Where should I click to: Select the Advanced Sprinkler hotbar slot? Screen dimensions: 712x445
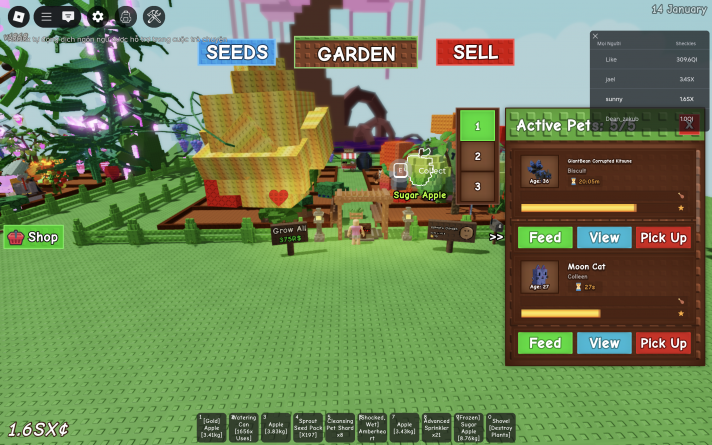(436, 428)
